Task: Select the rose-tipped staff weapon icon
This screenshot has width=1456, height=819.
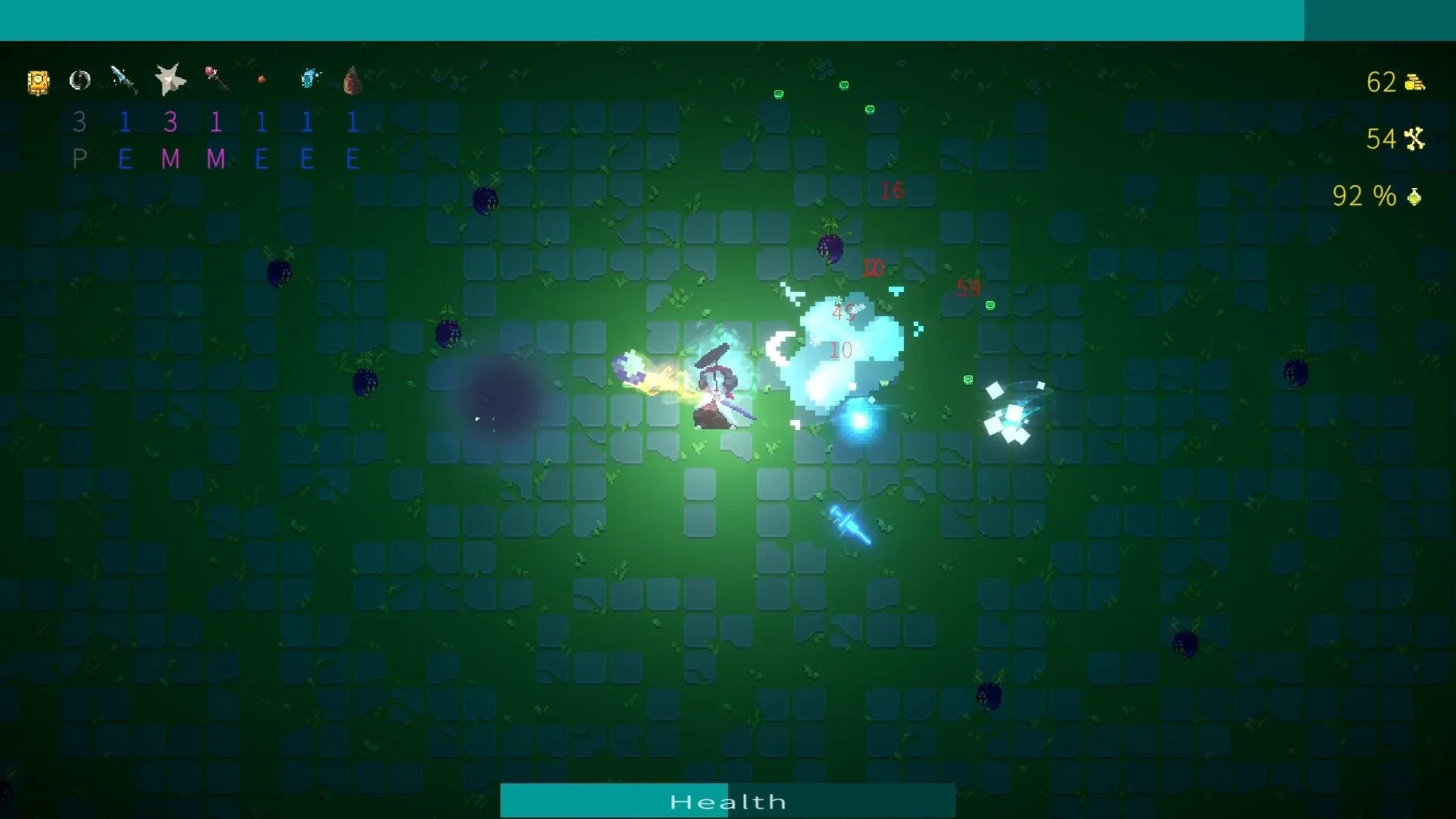Action: (x=216, y=78)
